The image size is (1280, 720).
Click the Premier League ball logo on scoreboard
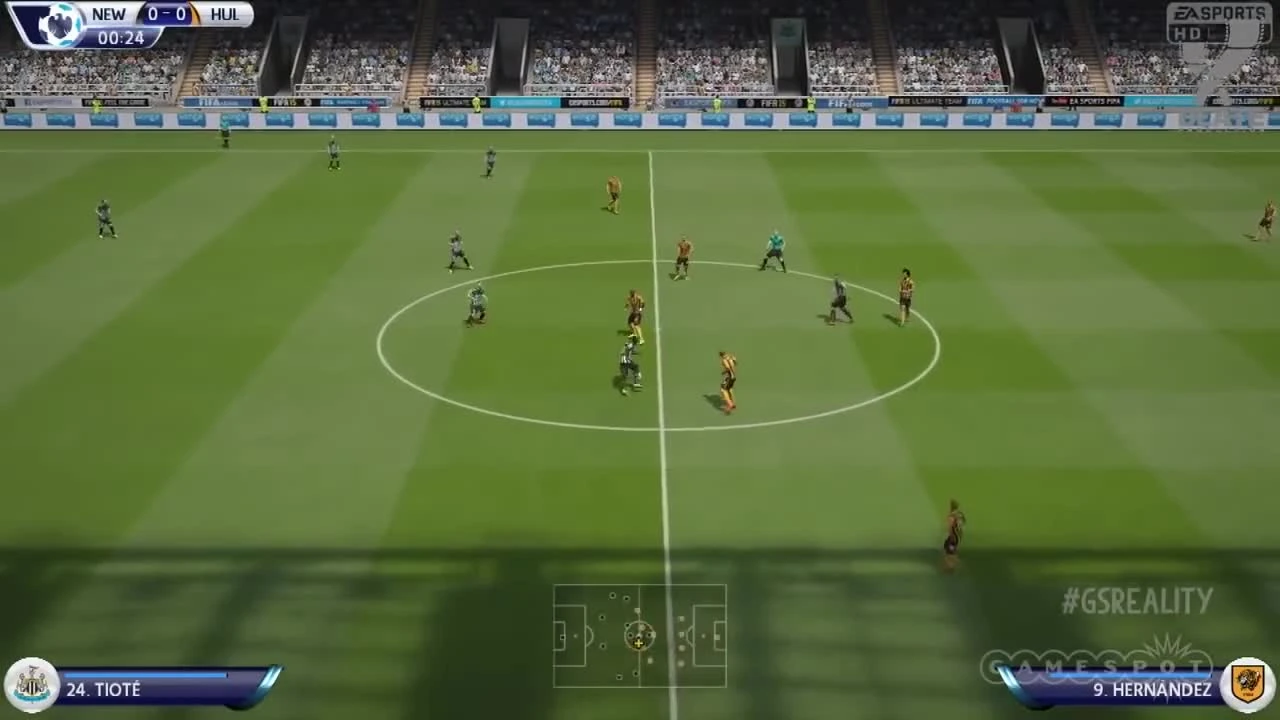(x=62, y=25)
